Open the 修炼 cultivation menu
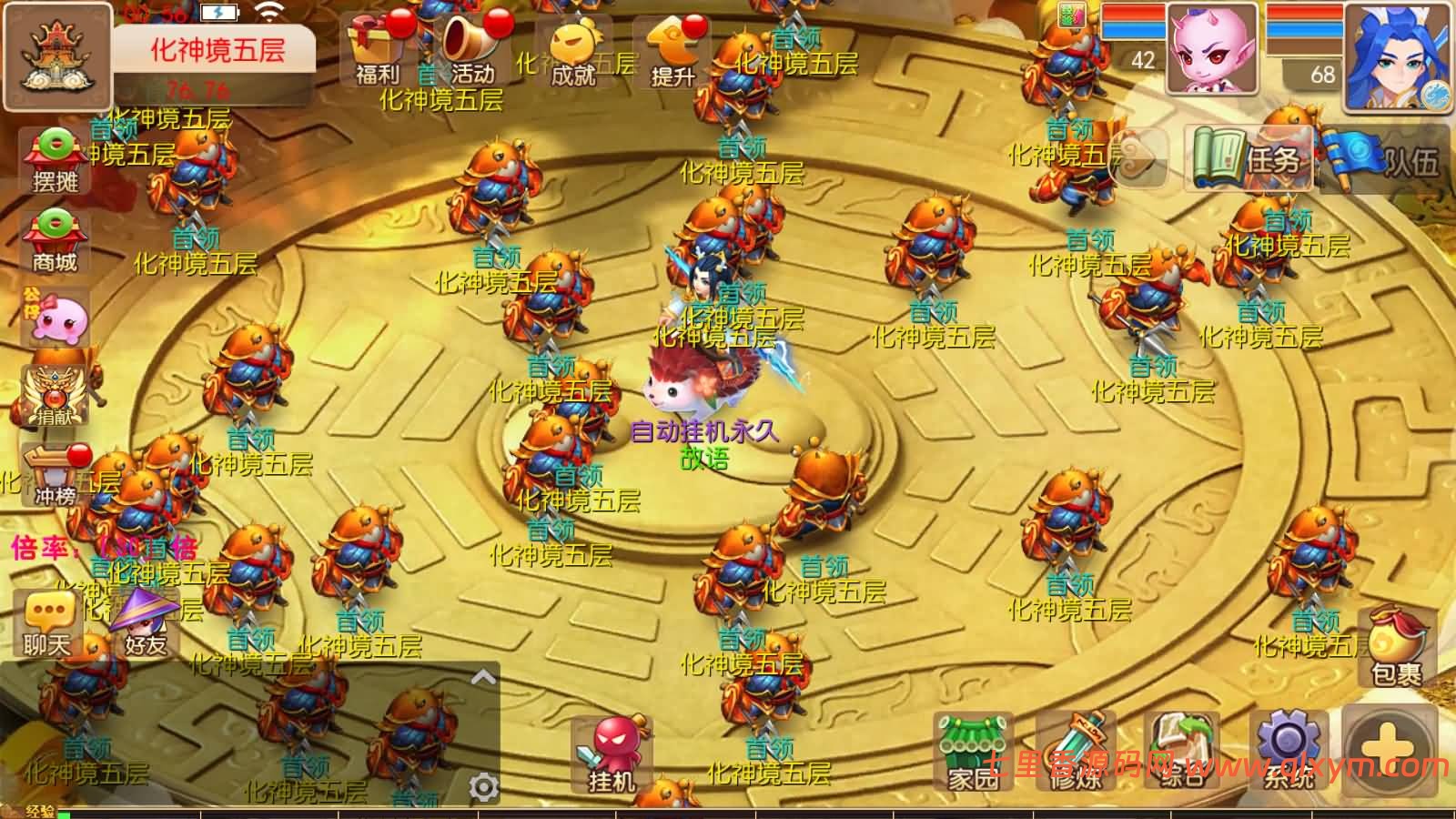The image size is (1456, 819). pyautogui.click(x=1076, y=753)
